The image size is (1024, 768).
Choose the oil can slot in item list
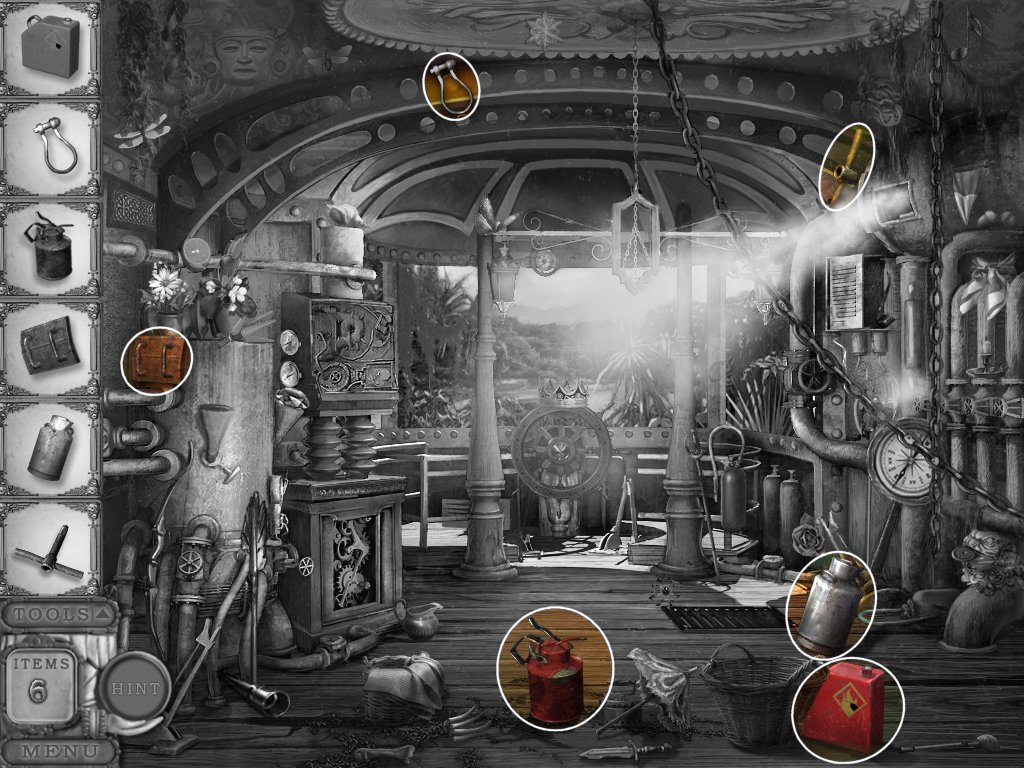[x=50, y=249]
